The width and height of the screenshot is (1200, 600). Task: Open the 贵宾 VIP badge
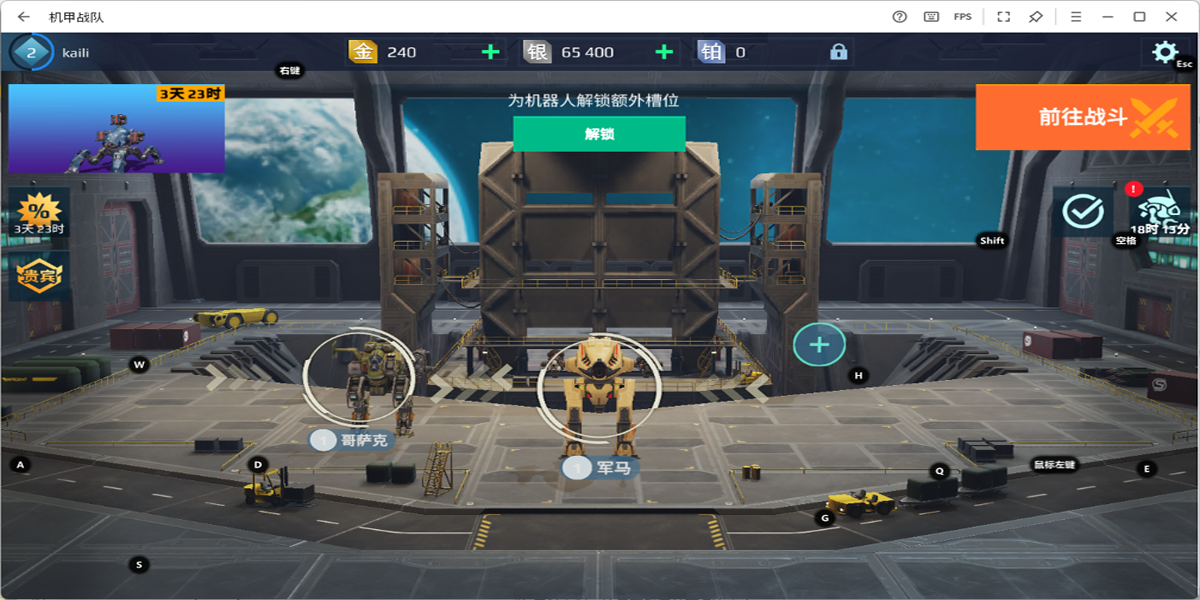pyautogui.click(x=40, y=276)
